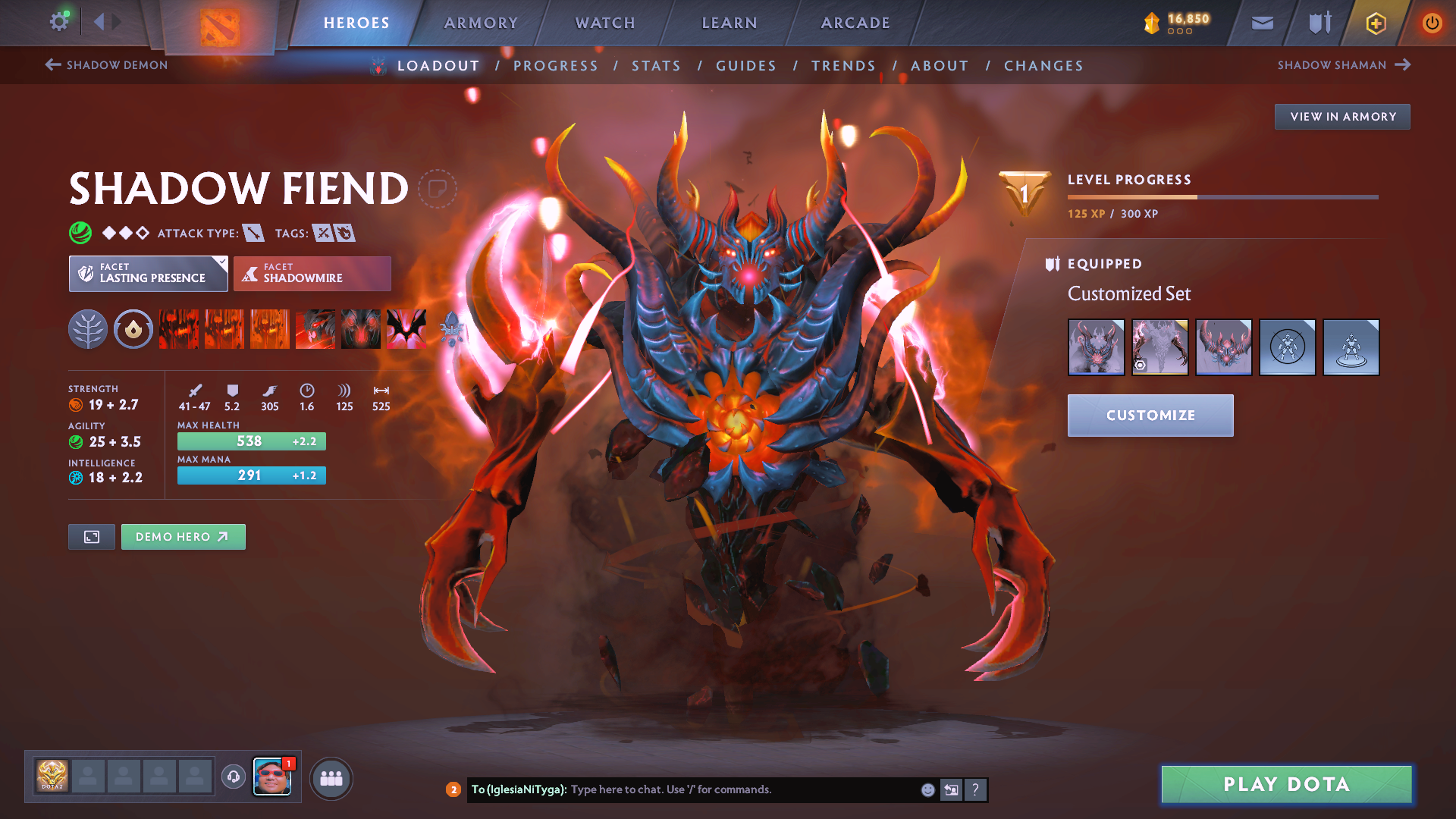The width and height of the screenshot is (1456, 819).
Task: Start matchmaking with Play Dota
Action: click(1286, 784)
